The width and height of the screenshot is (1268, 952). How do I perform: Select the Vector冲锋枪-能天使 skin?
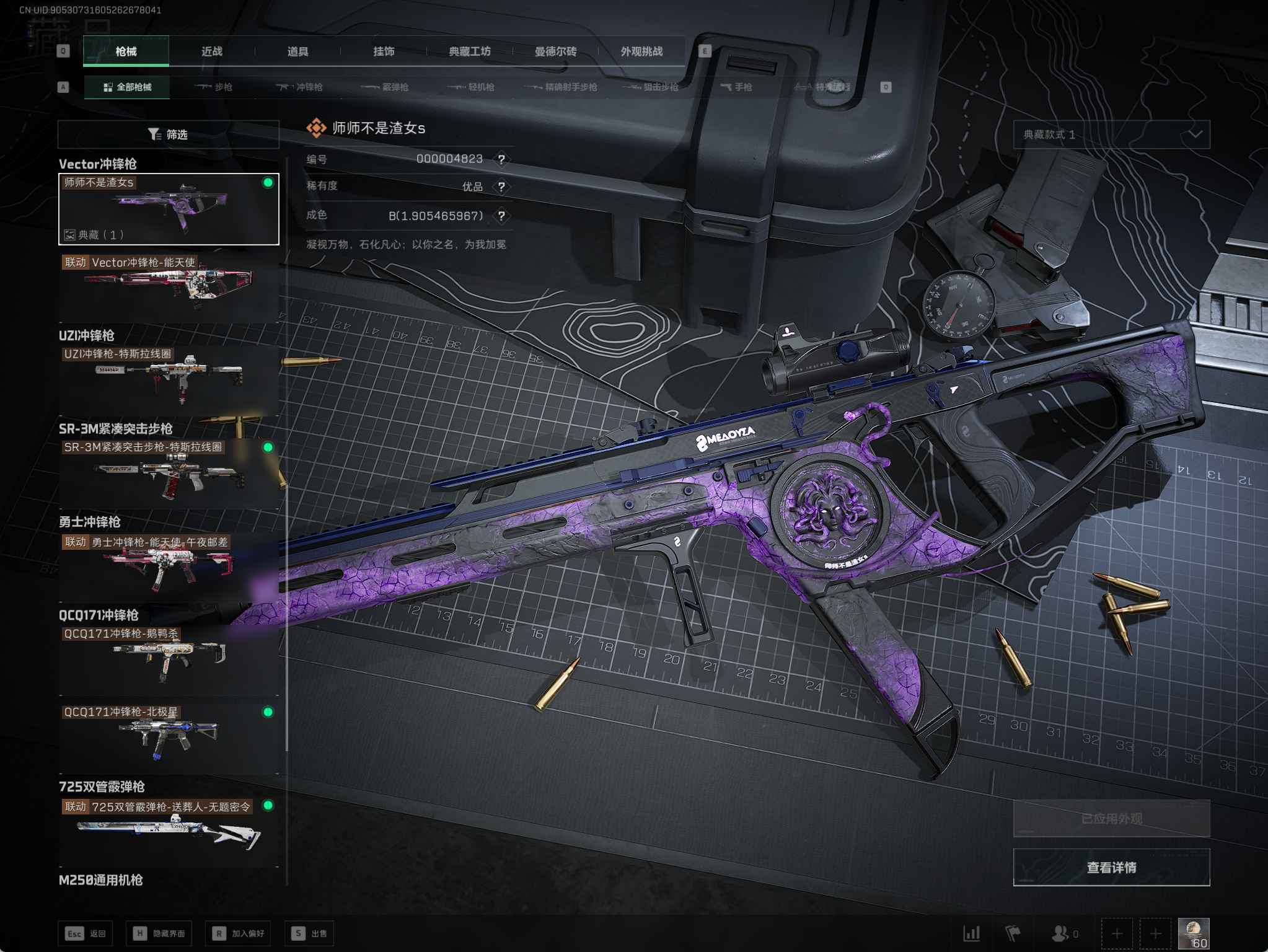pyautogui.click(x=169, y=284)
